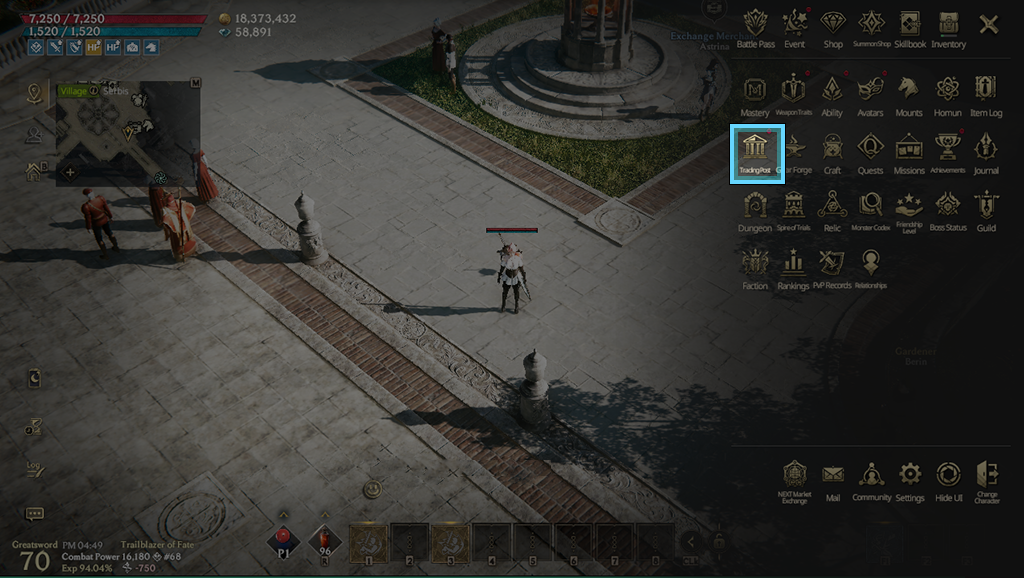Show the Rankings board
The width and height of the screenshot is (1024, 578).
pos(794,267)
